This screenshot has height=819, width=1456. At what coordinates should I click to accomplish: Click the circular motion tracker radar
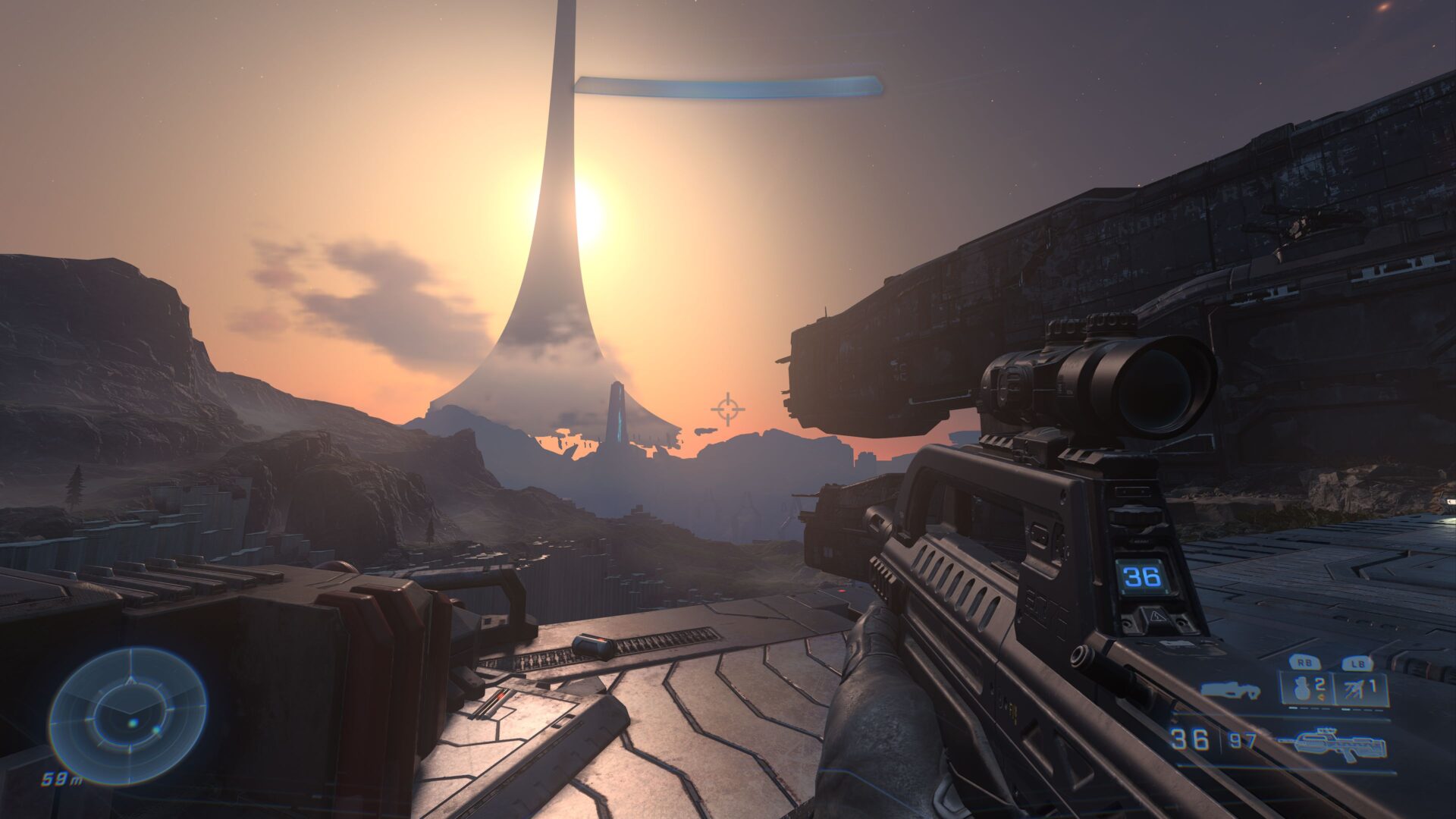click(127, 716)
